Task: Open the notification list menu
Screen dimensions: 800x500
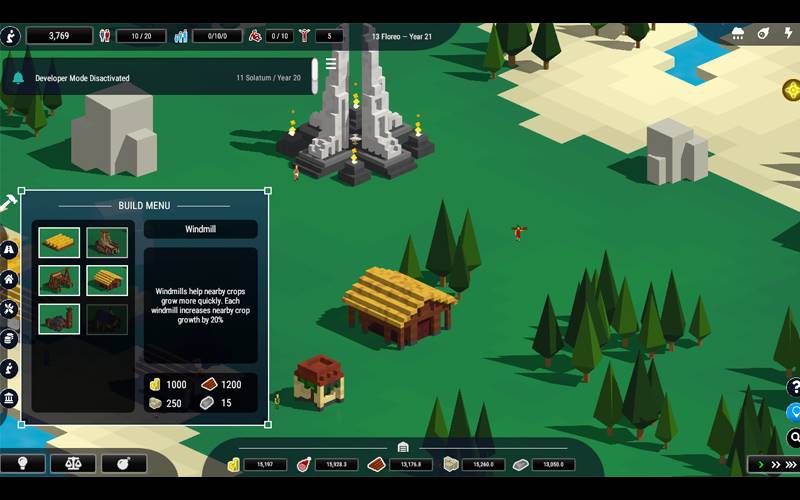Action: click(x=331, y=64)
